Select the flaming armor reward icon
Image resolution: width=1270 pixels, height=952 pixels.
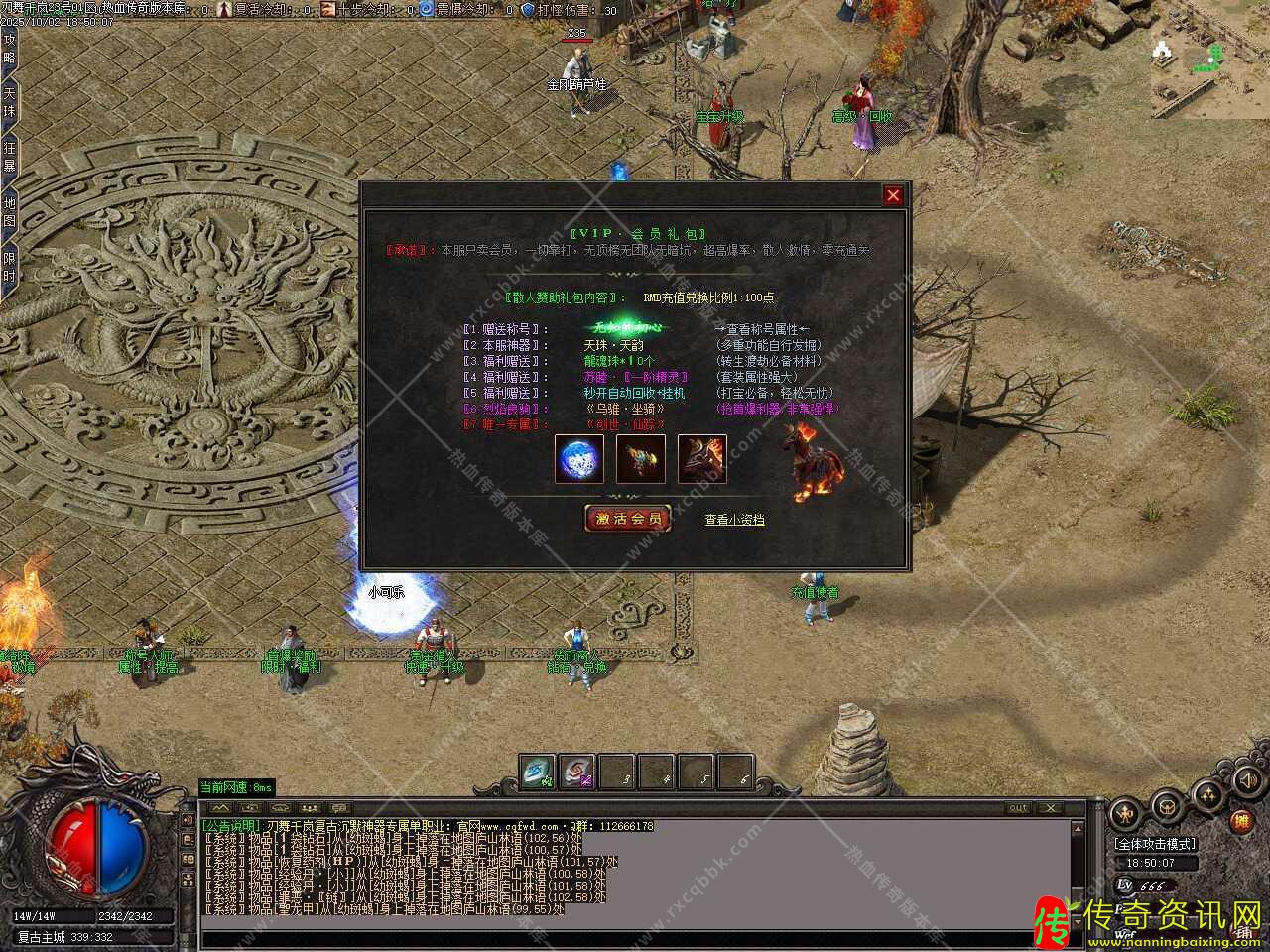702,459
